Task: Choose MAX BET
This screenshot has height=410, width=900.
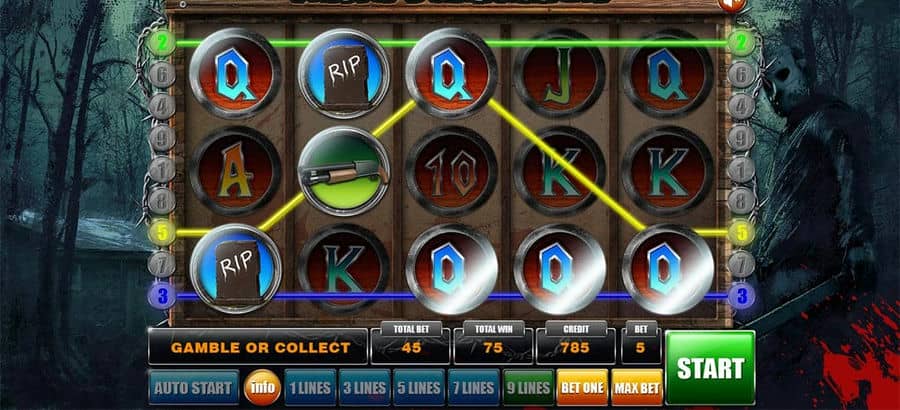Action: pos(637,387)
